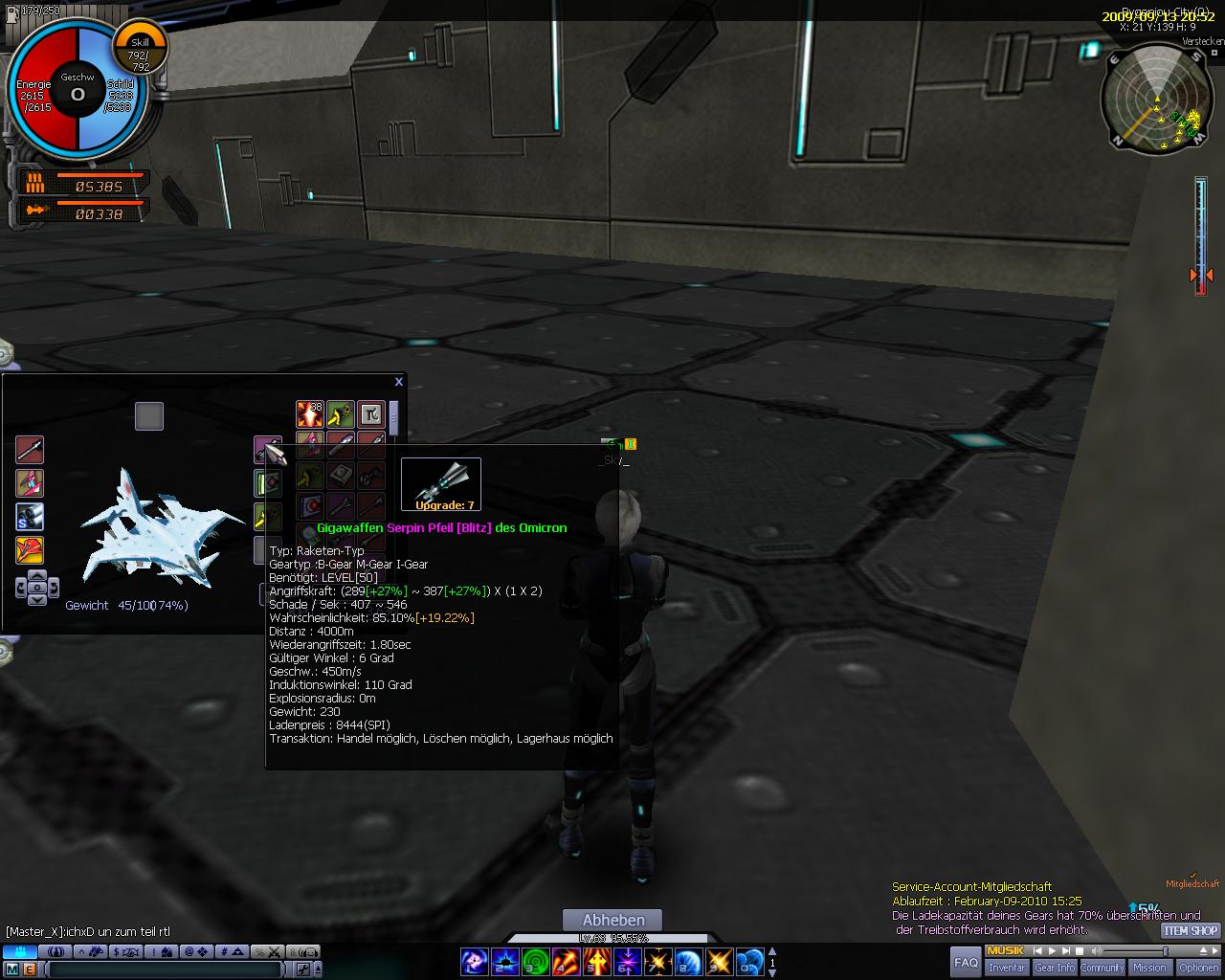Open the Mission panel
This screenshot has width=1225, height=980.
pos(1149,968)
